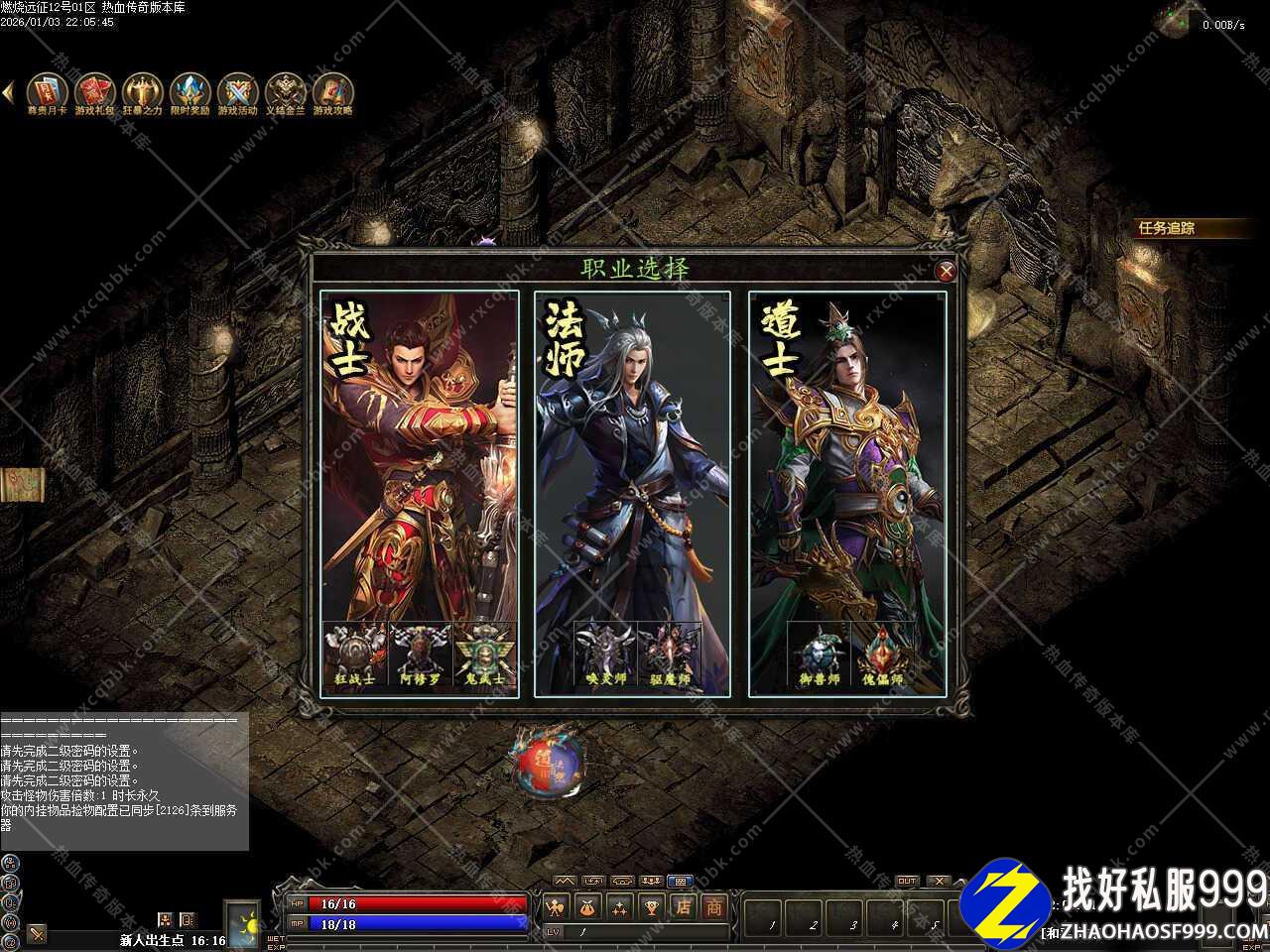Open the 商 mall button
Viewport: 1270px width, 952px height.
(713, 906)
